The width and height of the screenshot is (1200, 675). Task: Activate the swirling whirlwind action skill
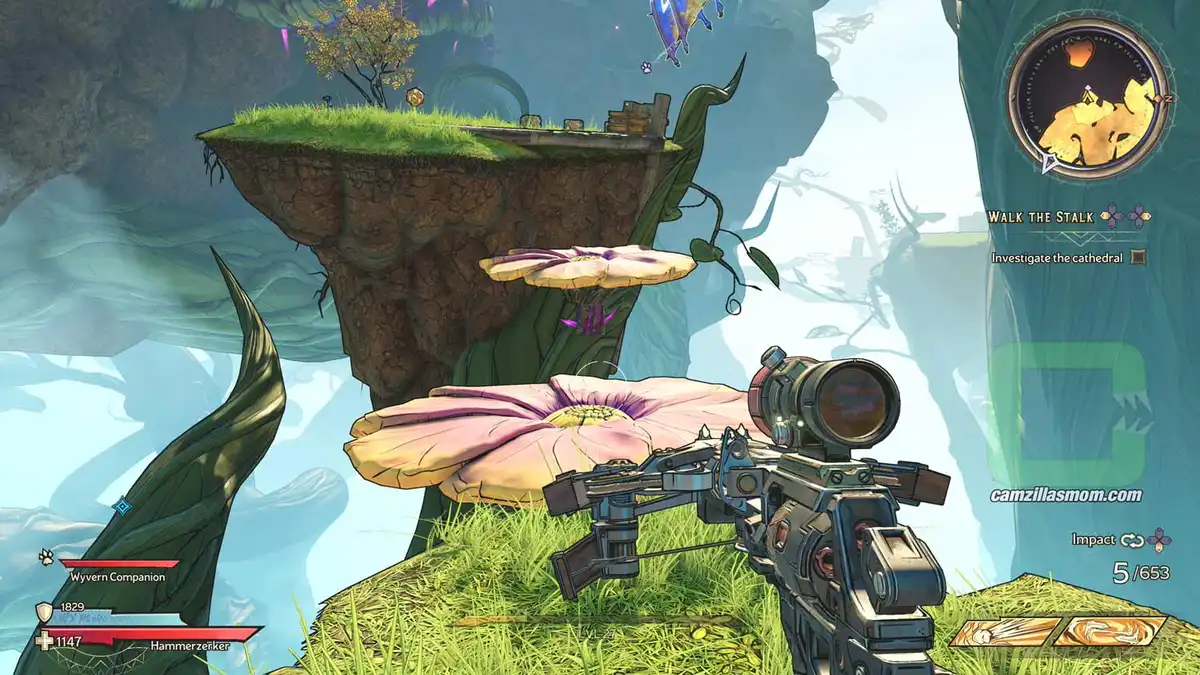(1110, 631)
